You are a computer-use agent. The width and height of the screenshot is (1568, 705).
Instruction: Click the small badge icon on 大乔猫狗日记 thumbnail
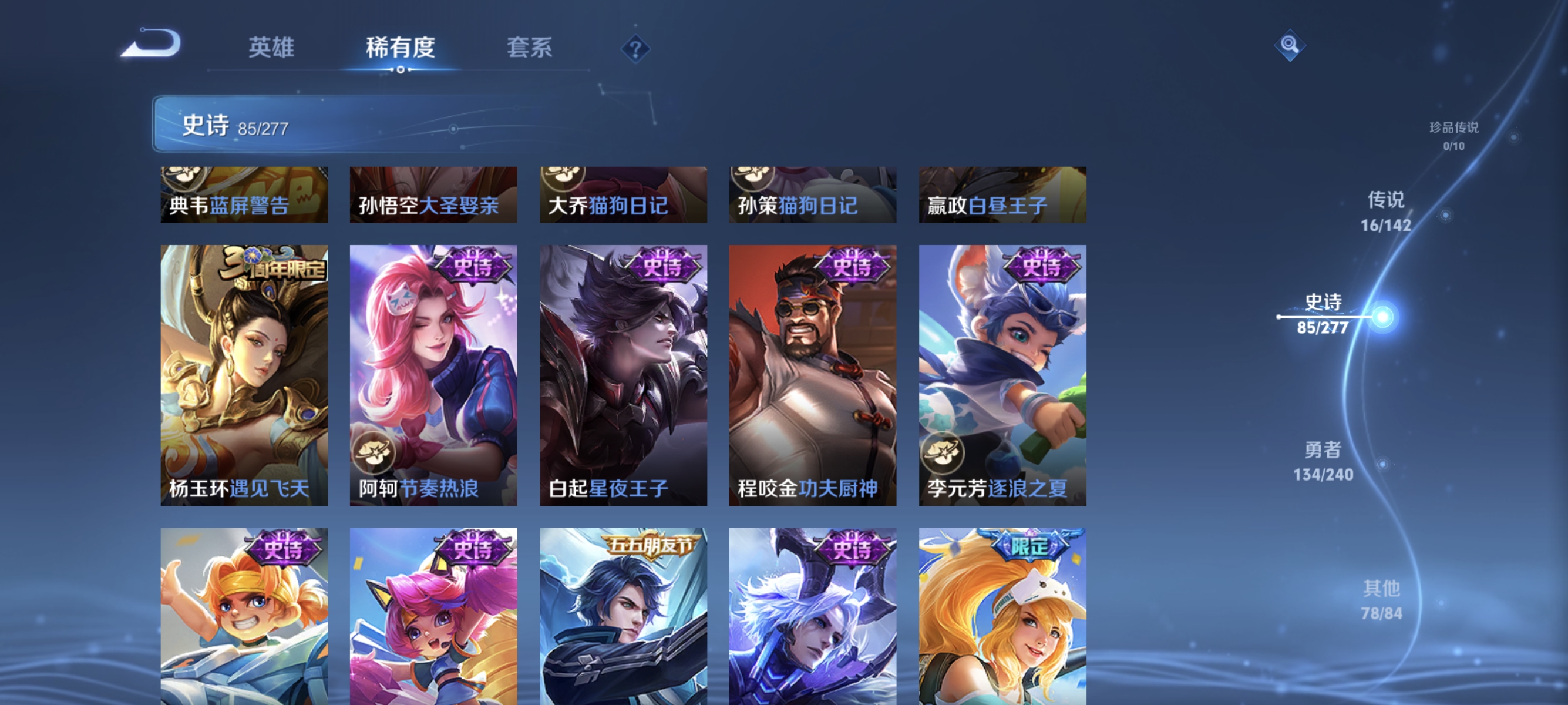[x=563, y=178]
